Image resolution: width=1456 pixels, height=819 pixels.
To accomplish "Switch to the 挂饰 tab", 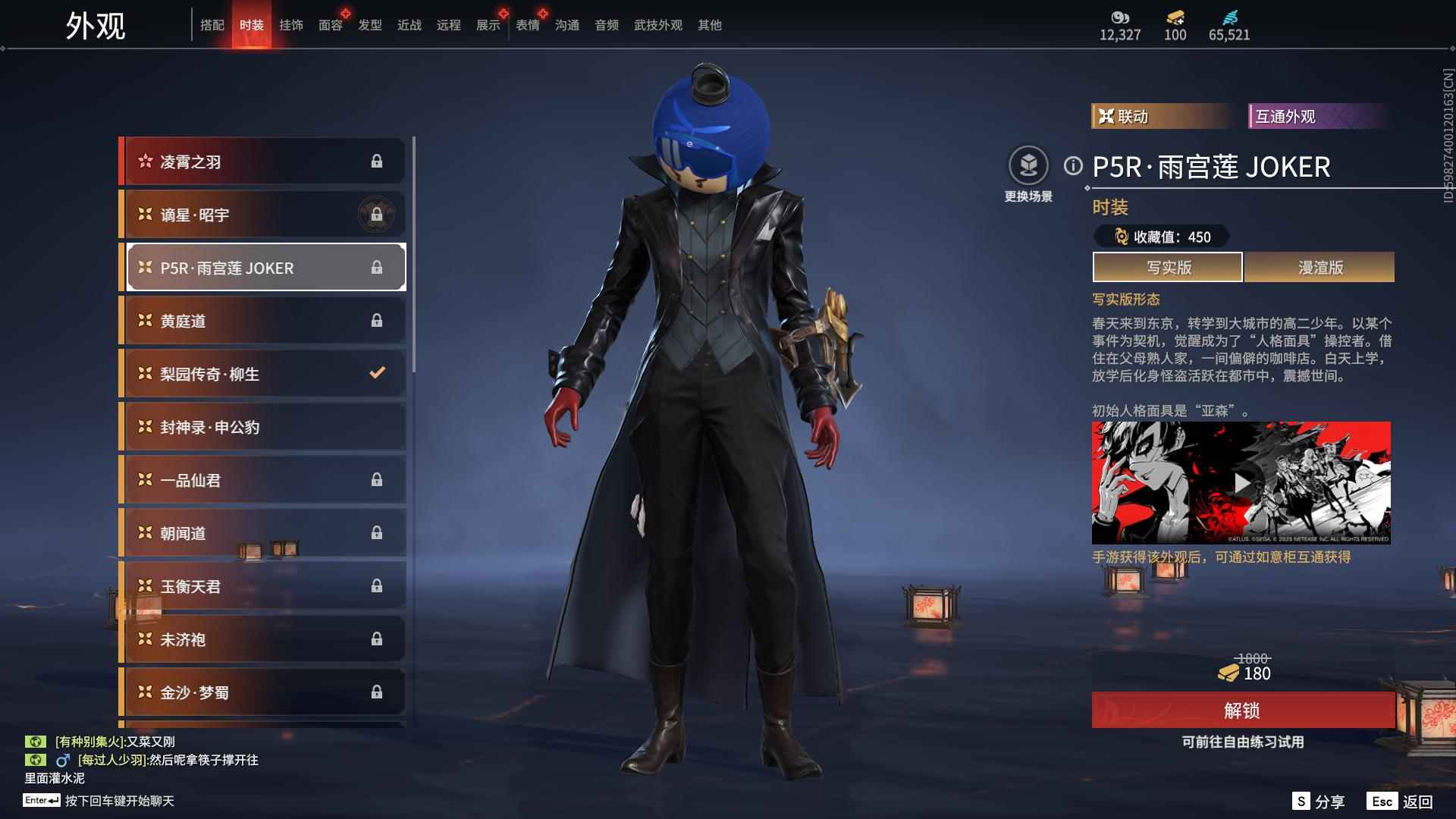I will click(x=290, y=26).
